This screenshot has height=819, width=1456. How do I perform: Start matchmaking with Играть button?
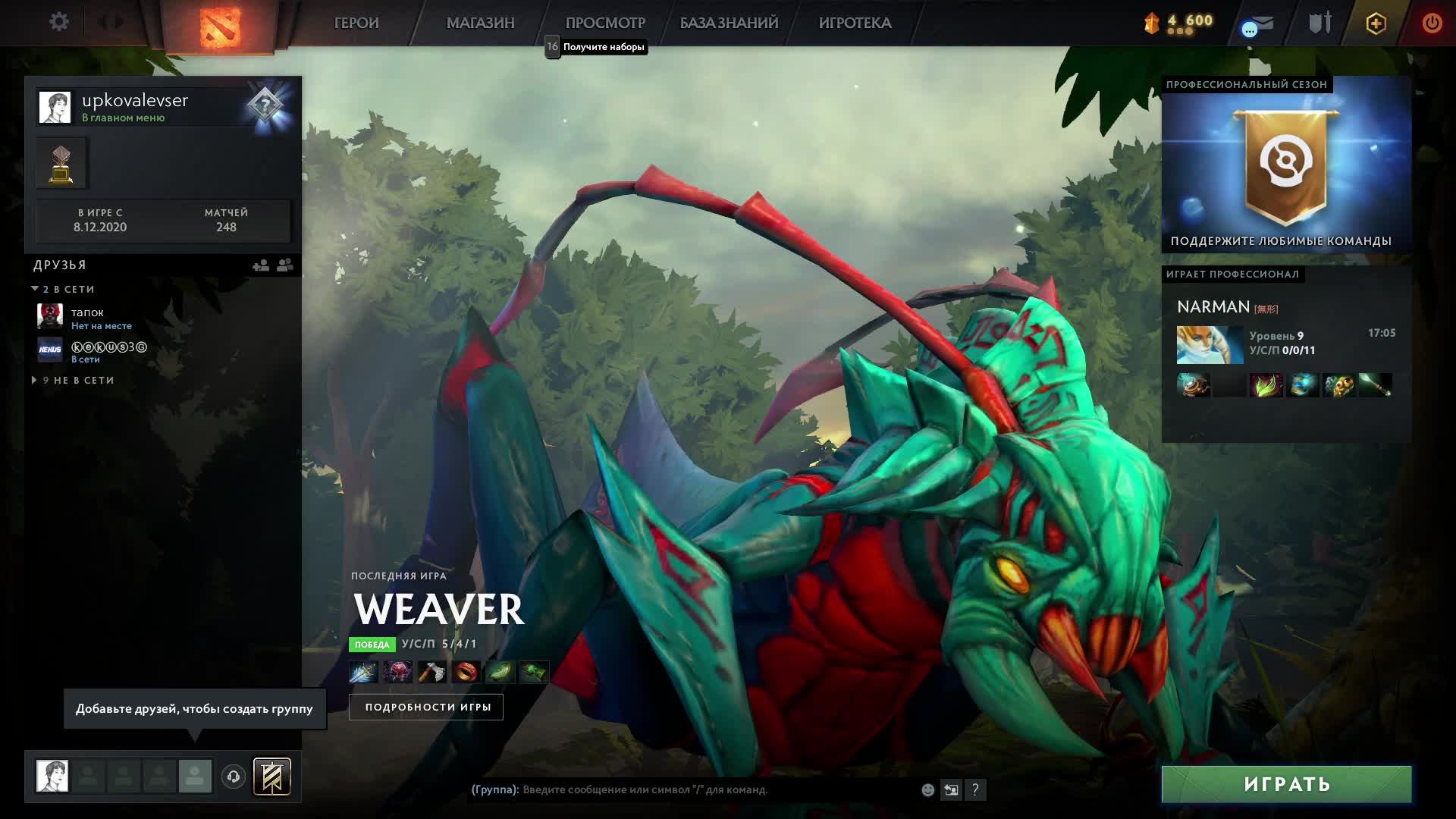click(1286, 784)
